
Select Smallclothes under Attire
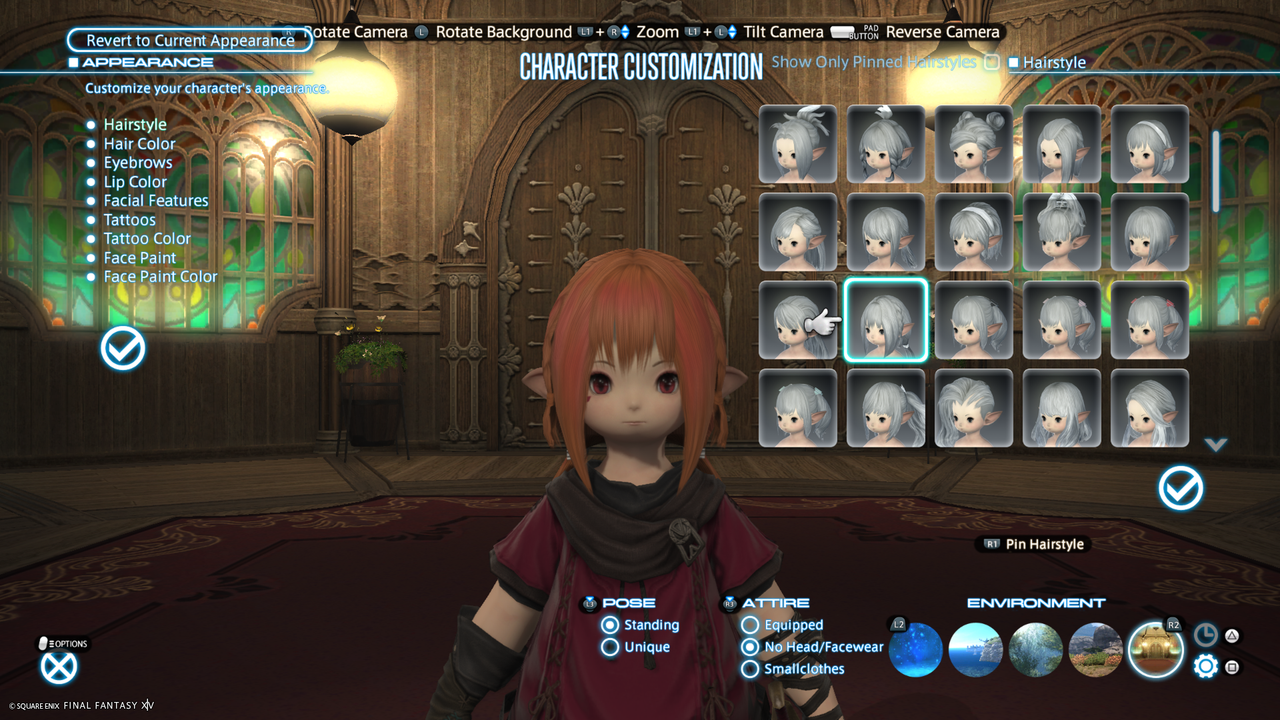click(749, 669)
